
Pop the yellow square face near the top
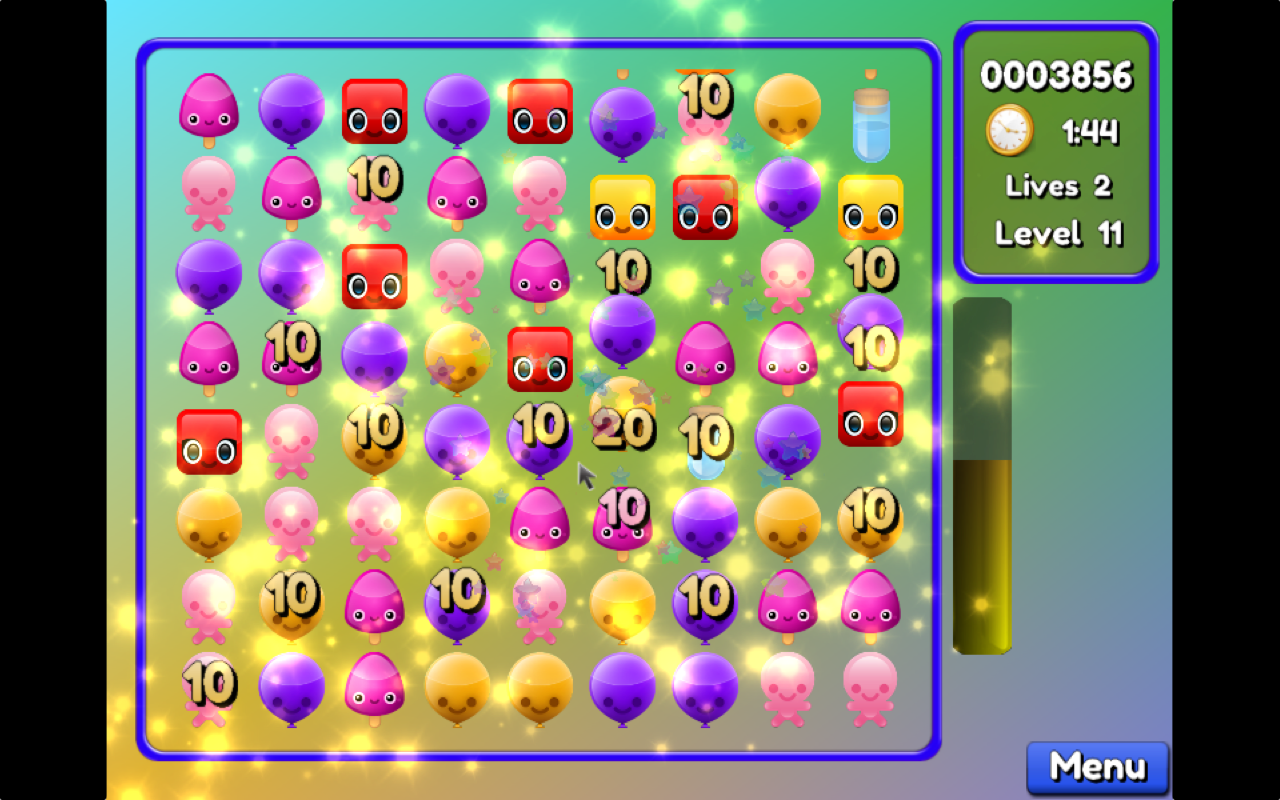[x=622, y=208]
